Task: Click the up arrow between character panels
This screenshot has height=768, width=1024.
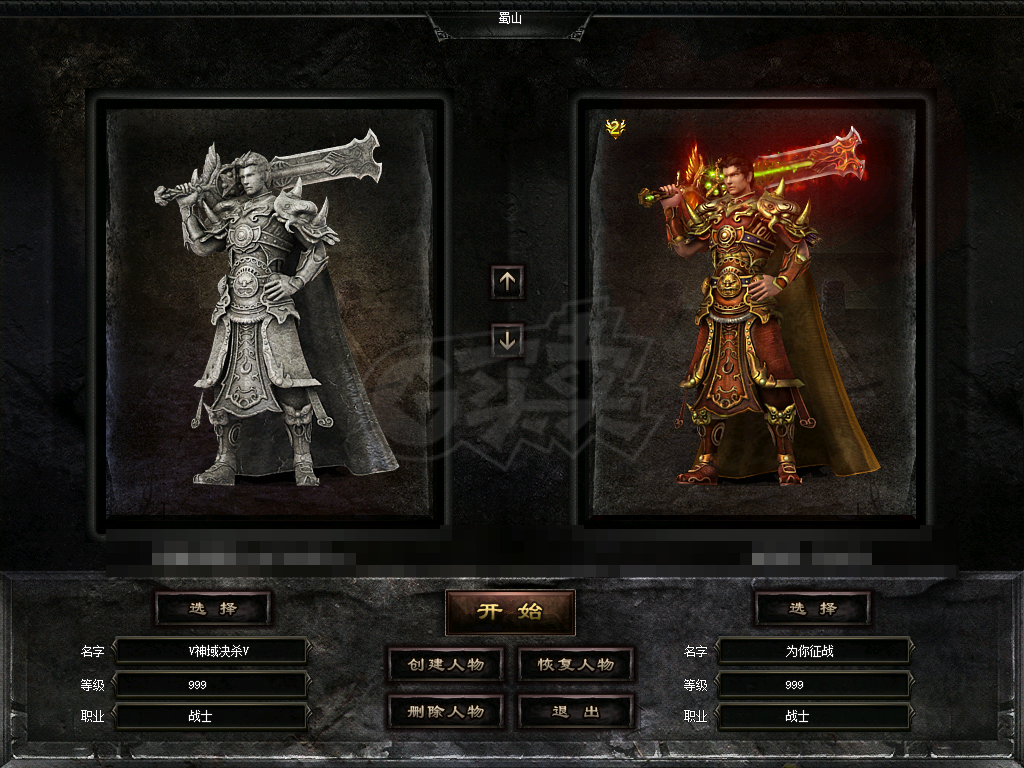Action: tap(507, 282)
